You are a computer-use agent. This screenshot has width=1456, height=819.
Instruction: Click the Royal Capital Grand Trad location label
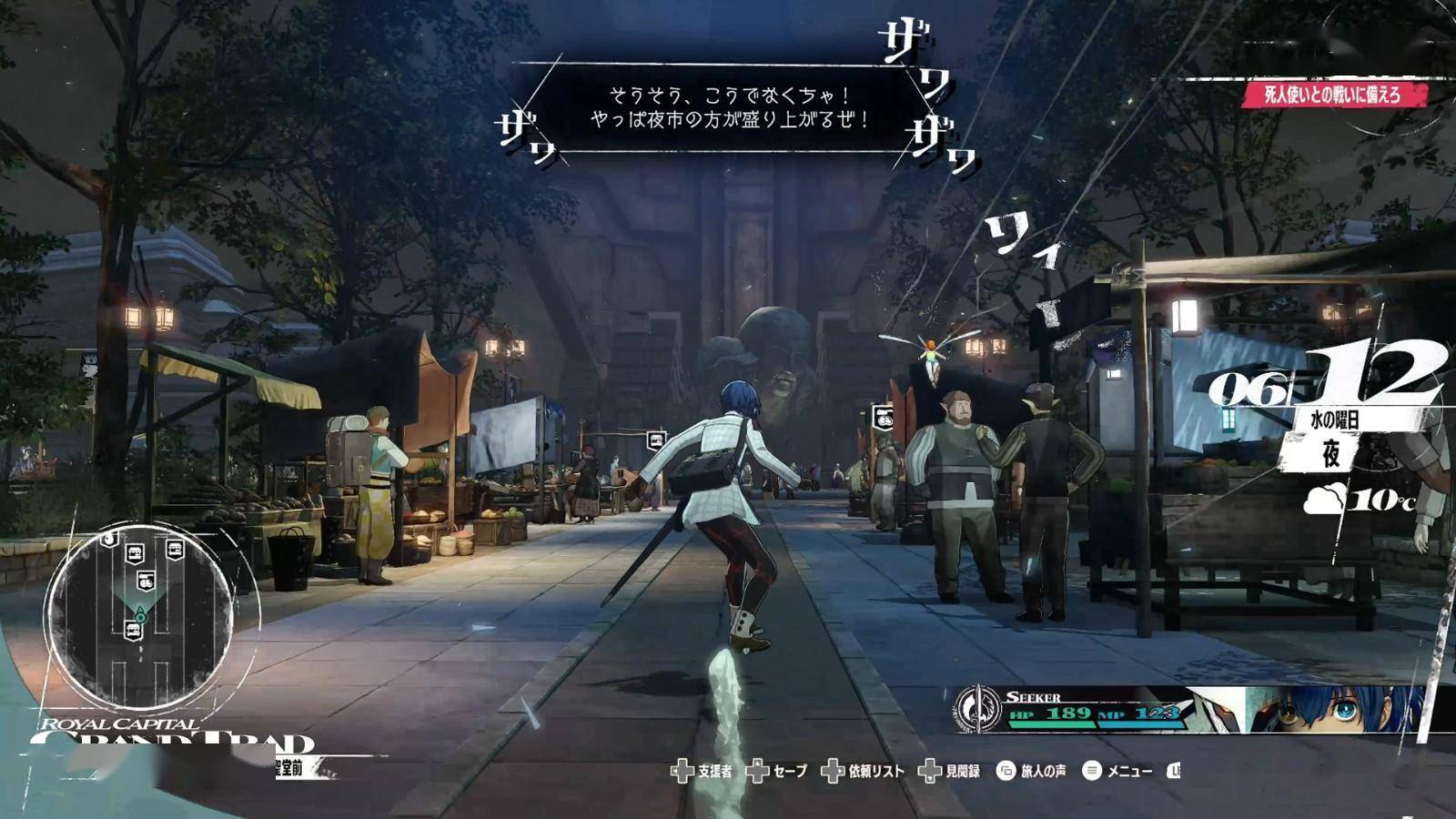(173, 735)
